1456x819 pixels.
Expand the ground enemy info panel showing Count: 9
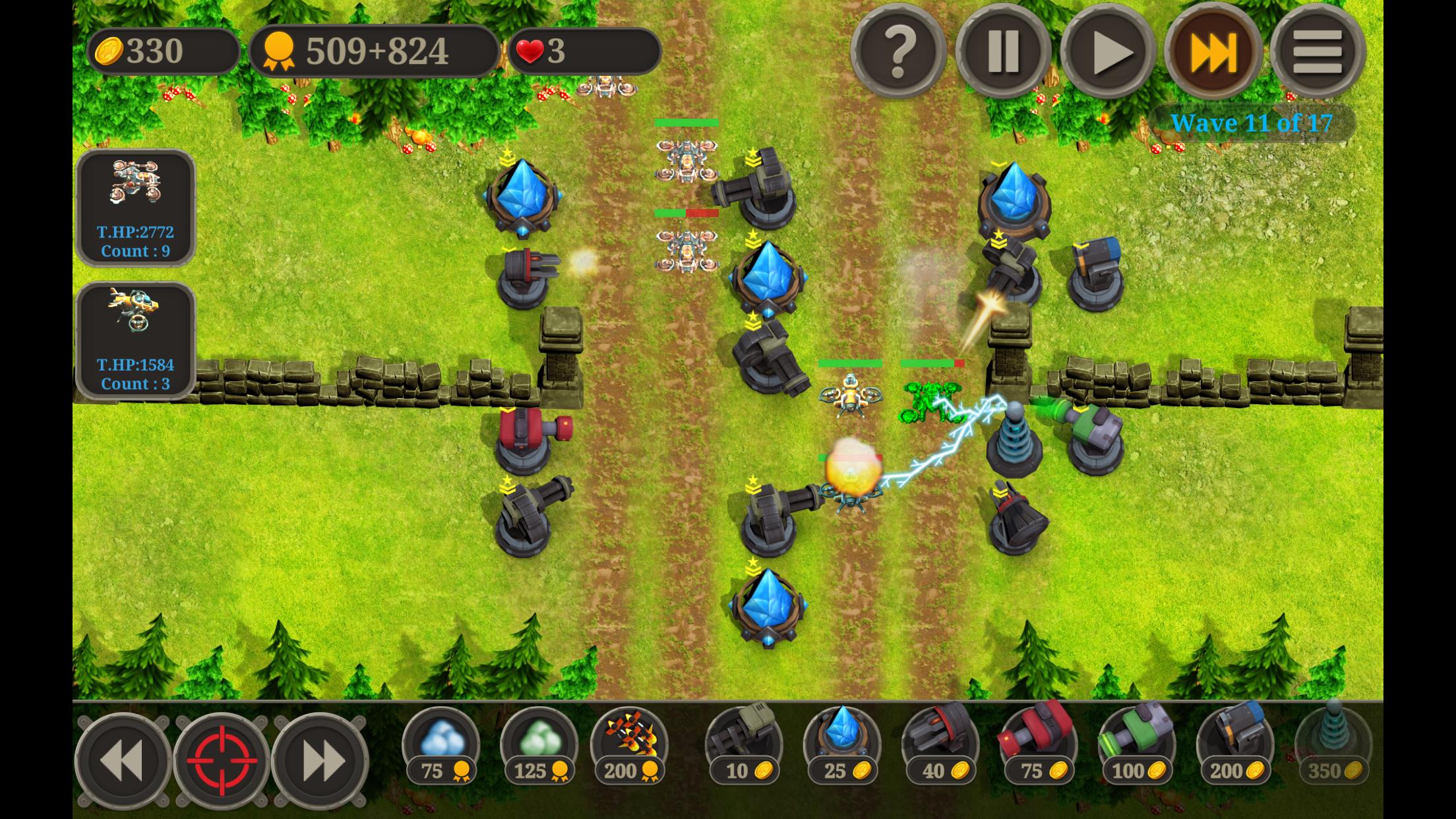[x=135, y=208]
